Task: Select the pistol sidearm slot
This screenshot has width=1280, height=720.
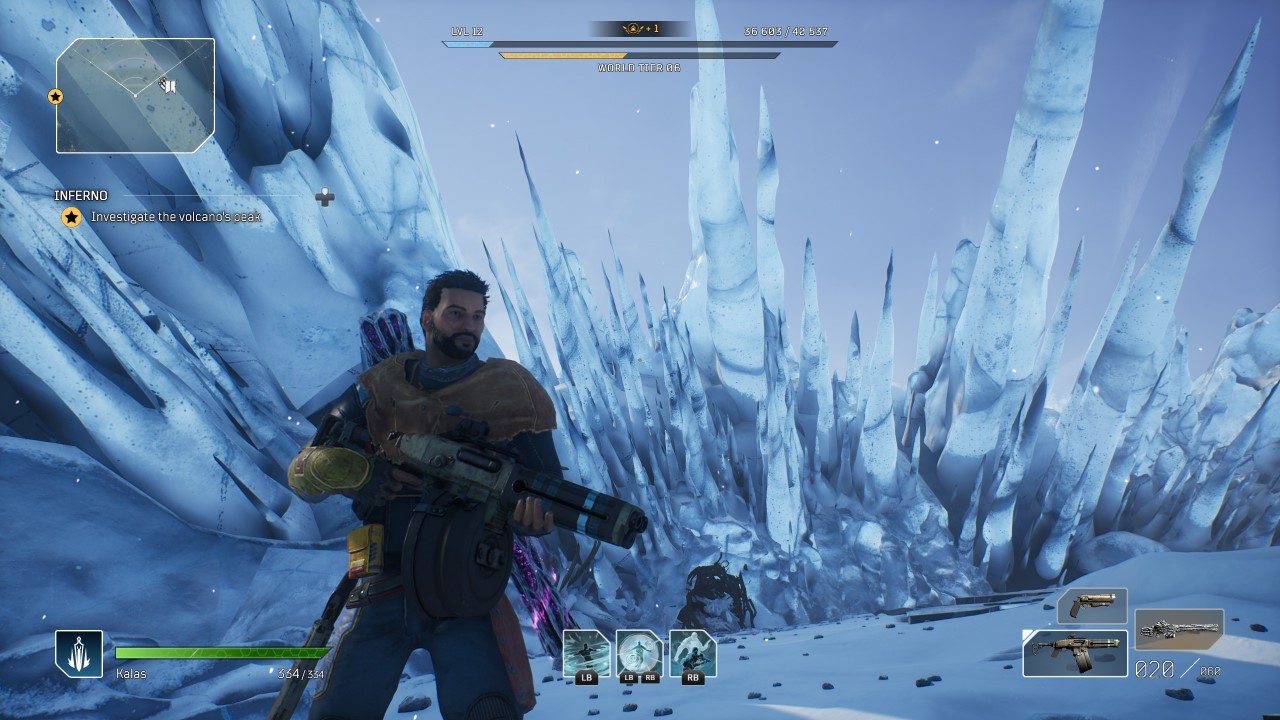Action: (1092, 606)
